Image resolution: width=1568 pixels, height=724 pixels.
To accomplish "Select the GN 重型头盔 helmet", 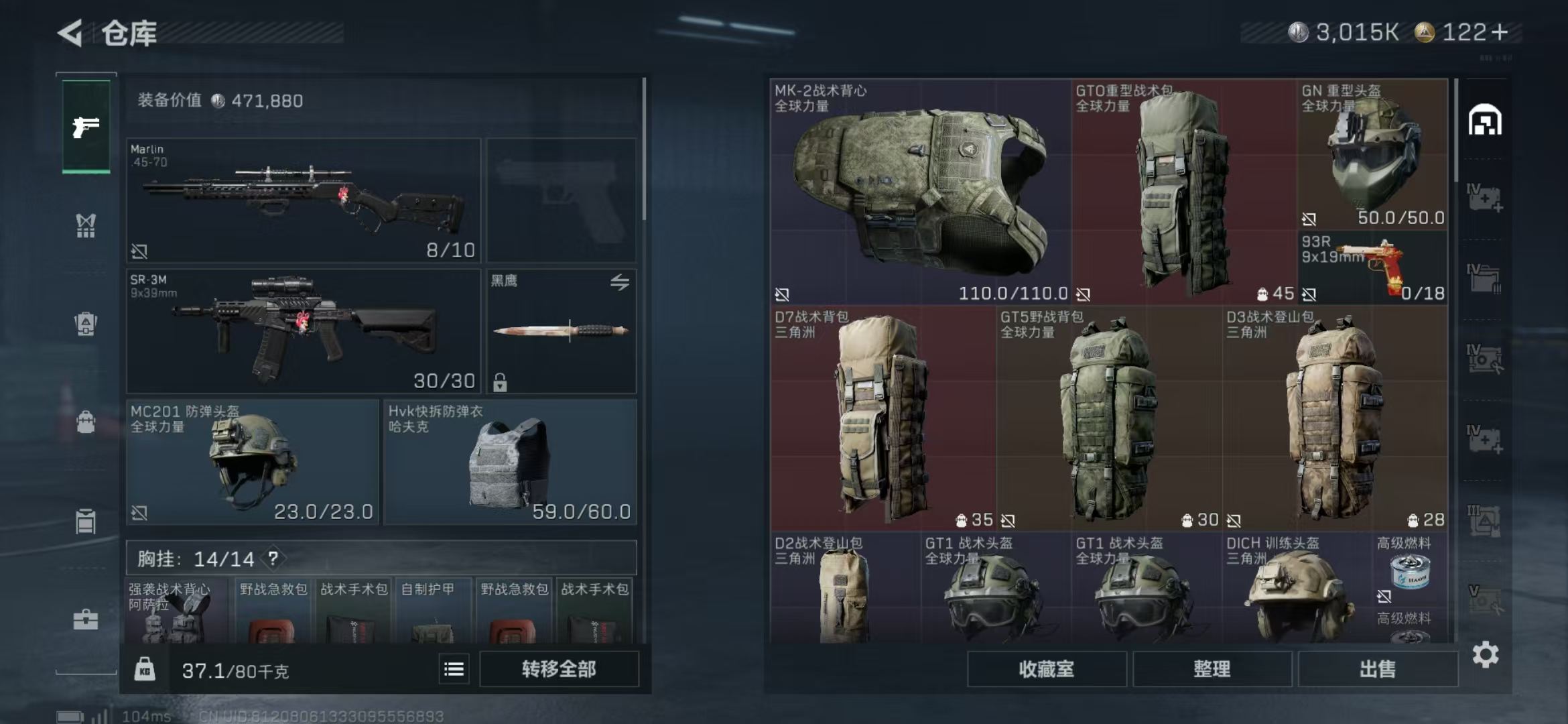I will 1372,154.
